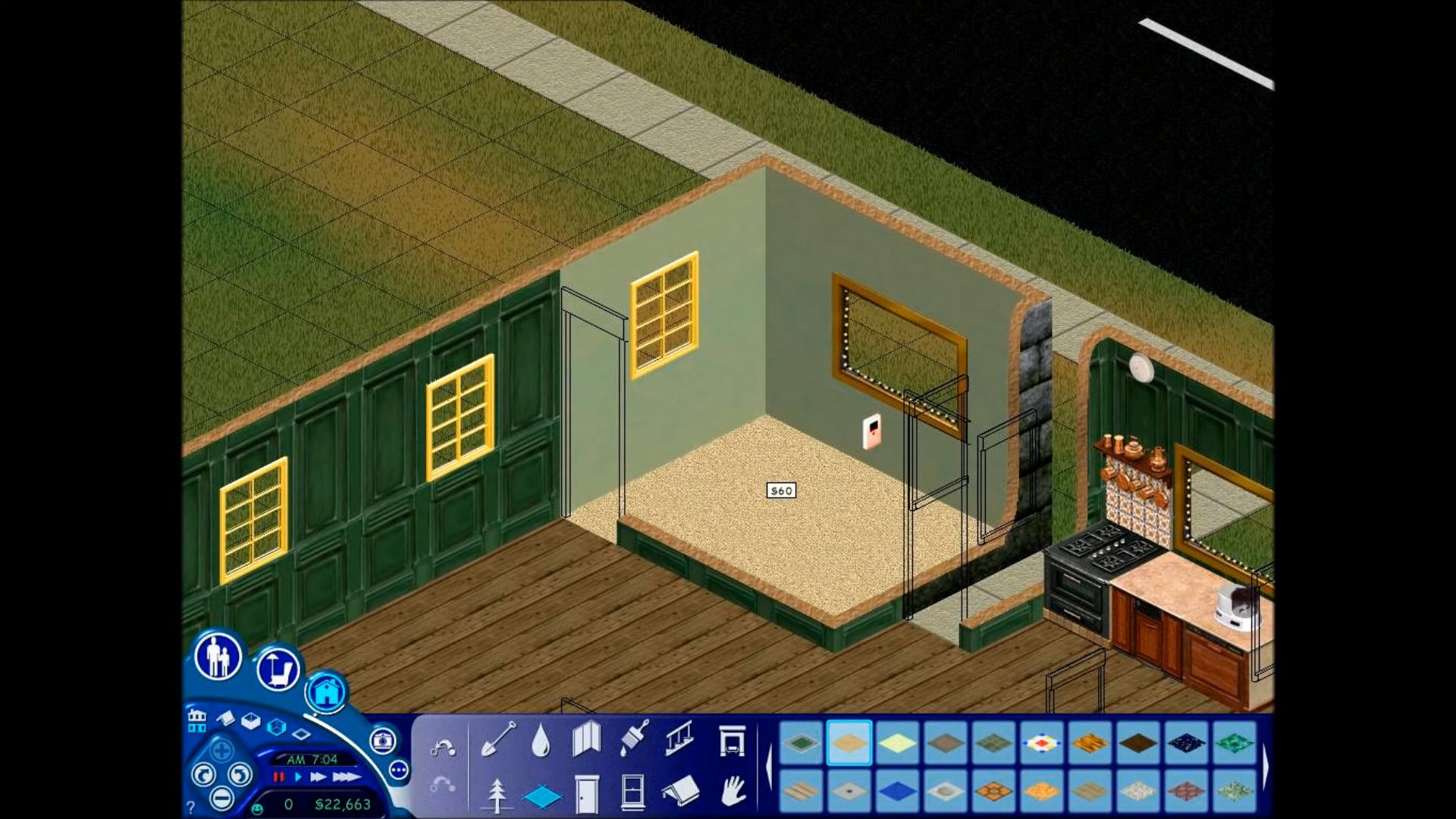
Task: Select the plant and tree tool
Action: click(x=497, y=795)
